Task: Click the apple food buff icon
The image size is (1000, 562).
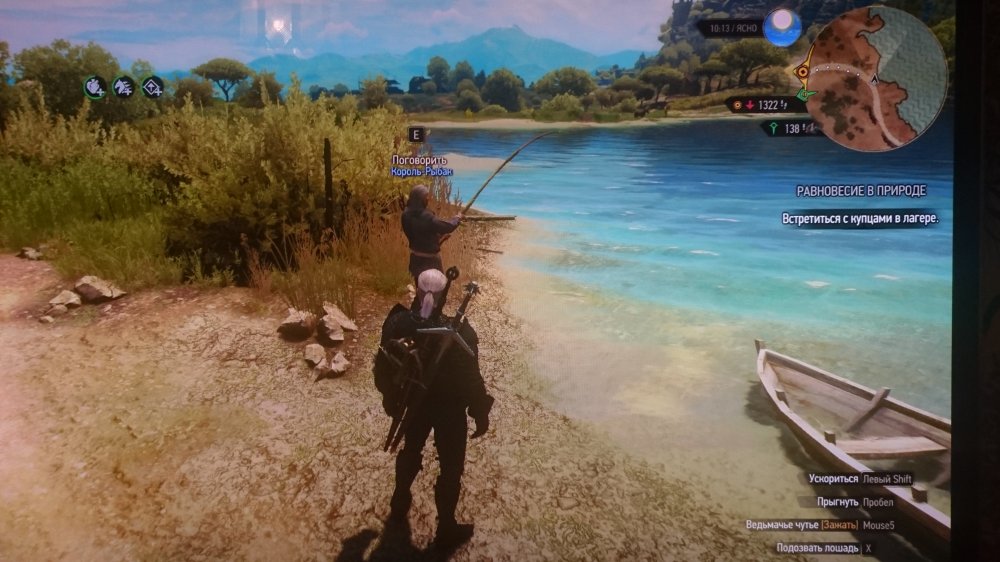Action: click(x=95, y=87)
